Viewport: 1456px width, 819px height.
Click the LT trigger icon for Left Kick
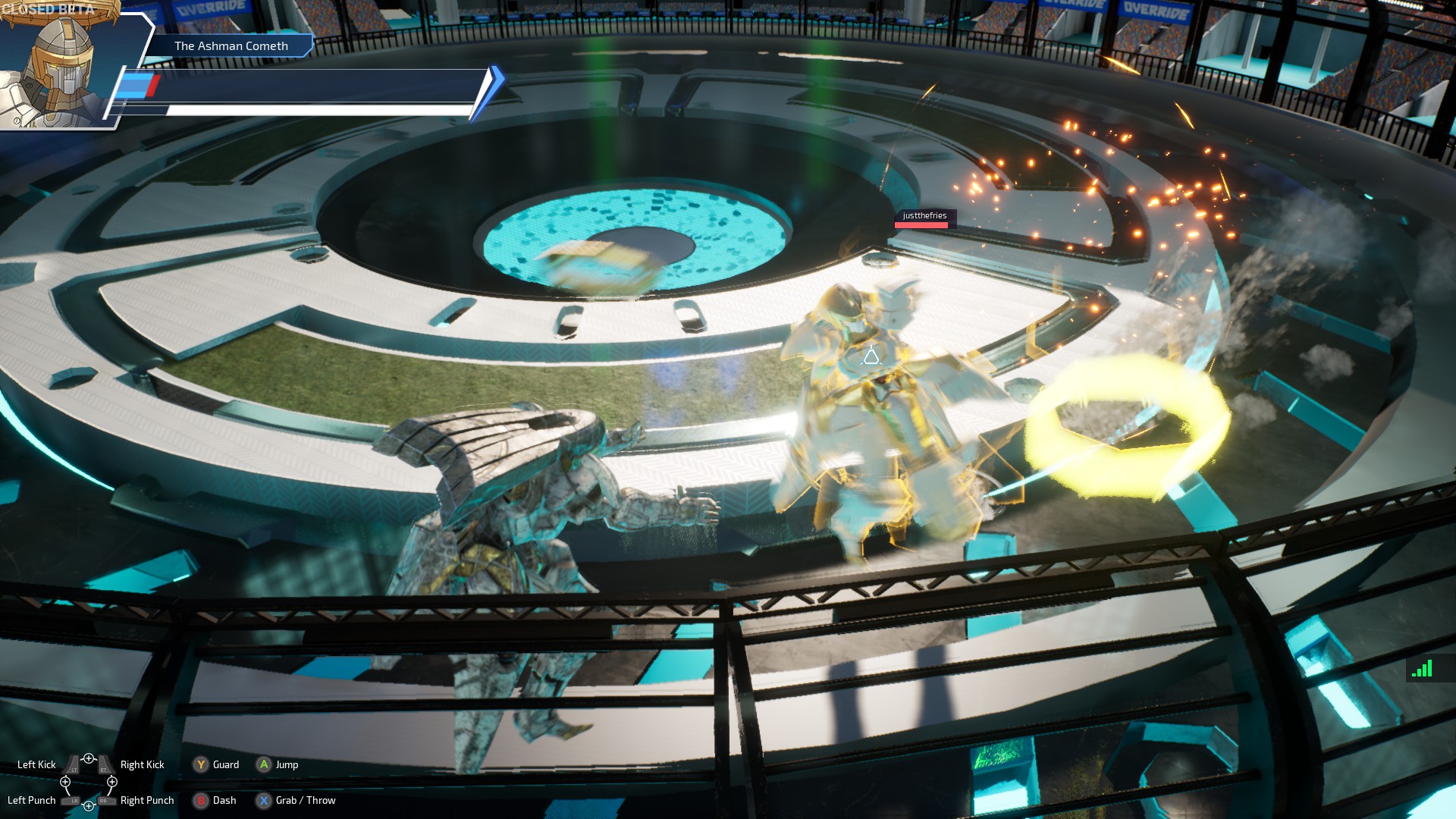pos(74,765)
